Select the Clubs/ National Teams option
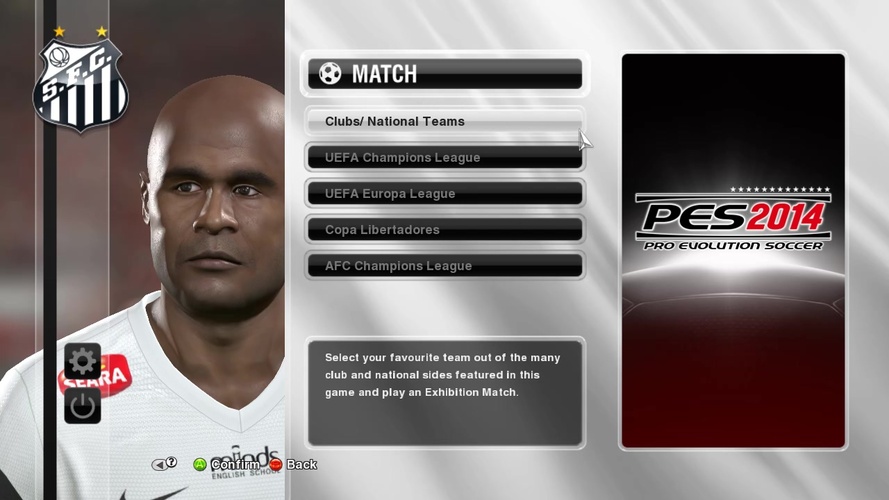Screen dimensions: 889x500 pyautogui.click(x=444, y=122)
